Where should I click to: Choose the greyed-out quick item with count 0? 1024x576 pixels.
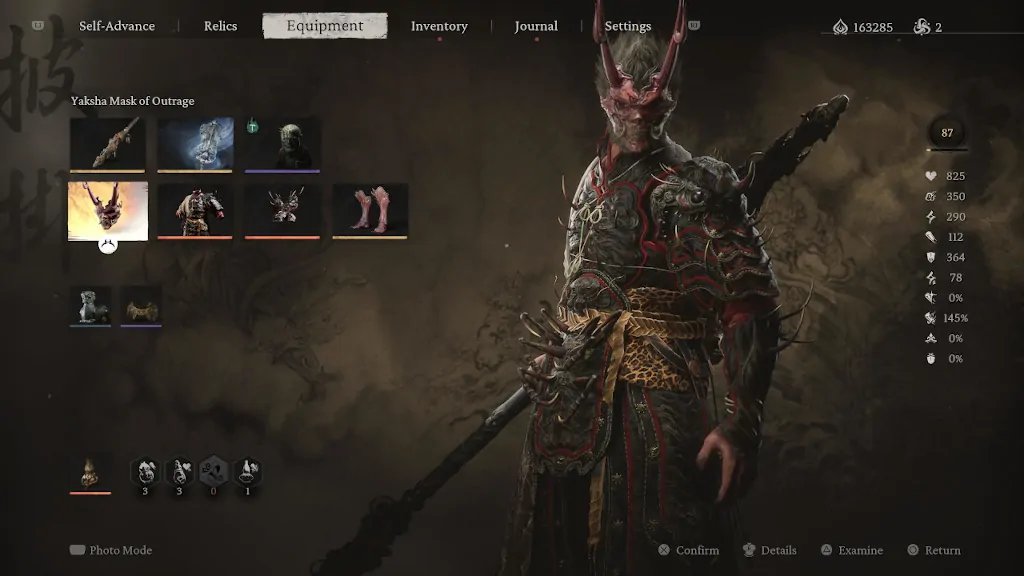(x=213, y=471)
